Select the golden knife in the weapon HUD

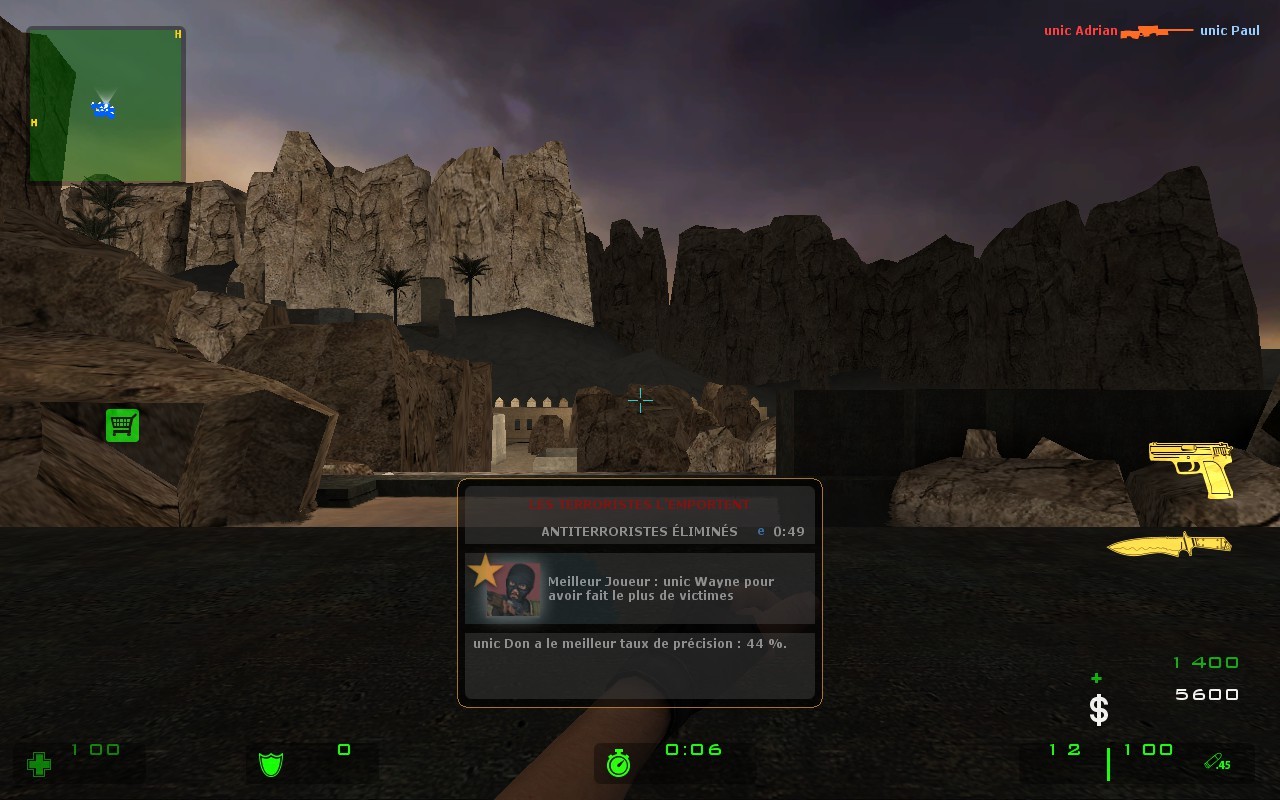click(x=1170, y=543)
